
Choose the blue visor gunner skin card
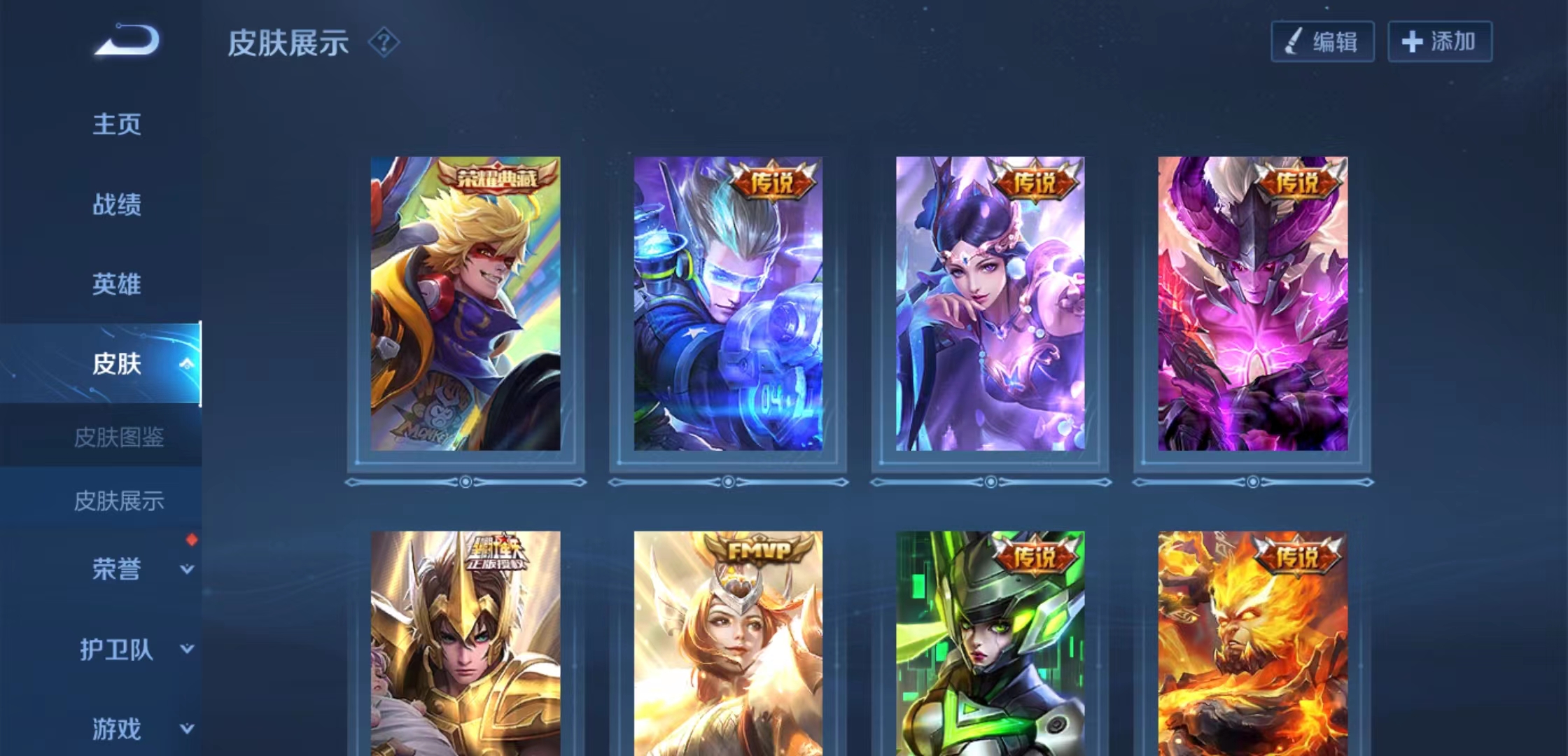pos(728,303)
